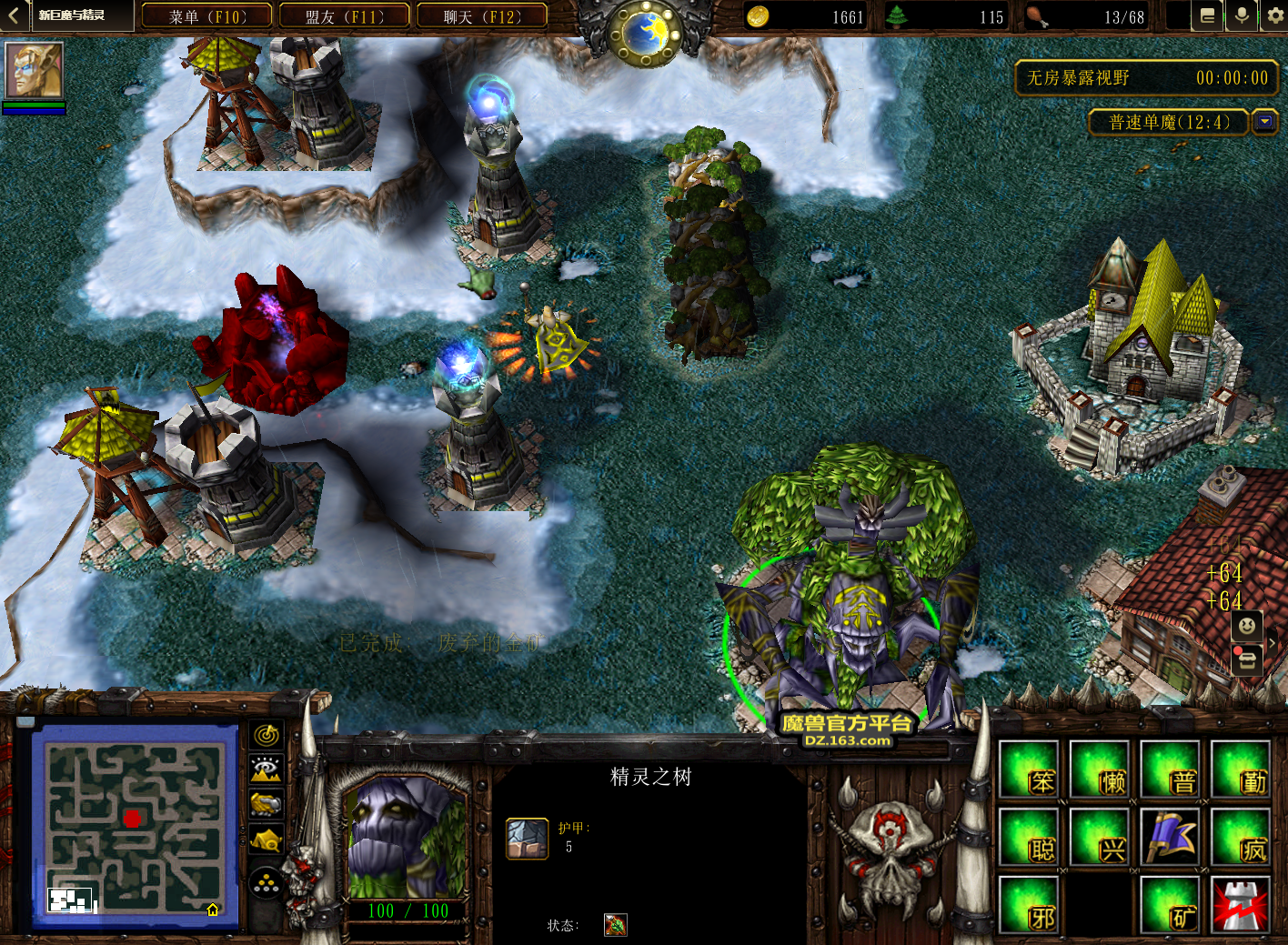The image size is (1288, 945).
Task: Choose the 勤 command button
Action: (1242, 769)
